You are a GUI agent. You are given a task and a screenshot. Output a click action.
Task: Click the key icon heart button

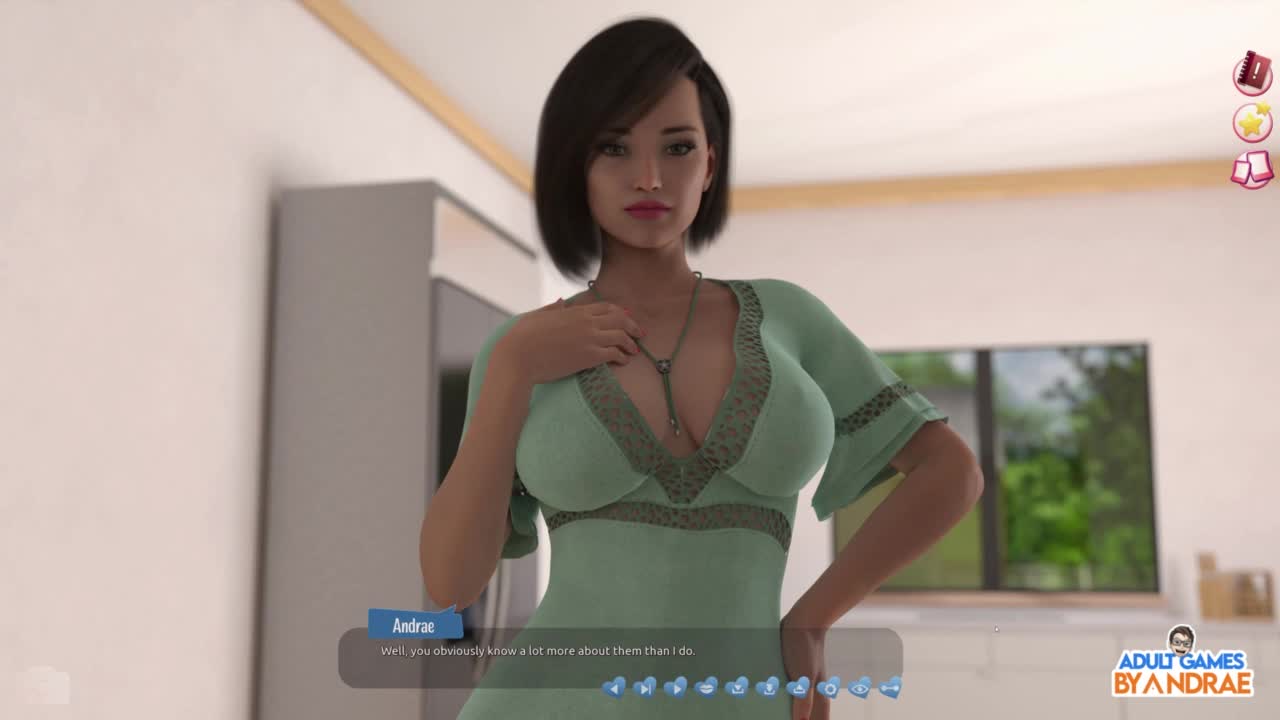click(890, 687)
